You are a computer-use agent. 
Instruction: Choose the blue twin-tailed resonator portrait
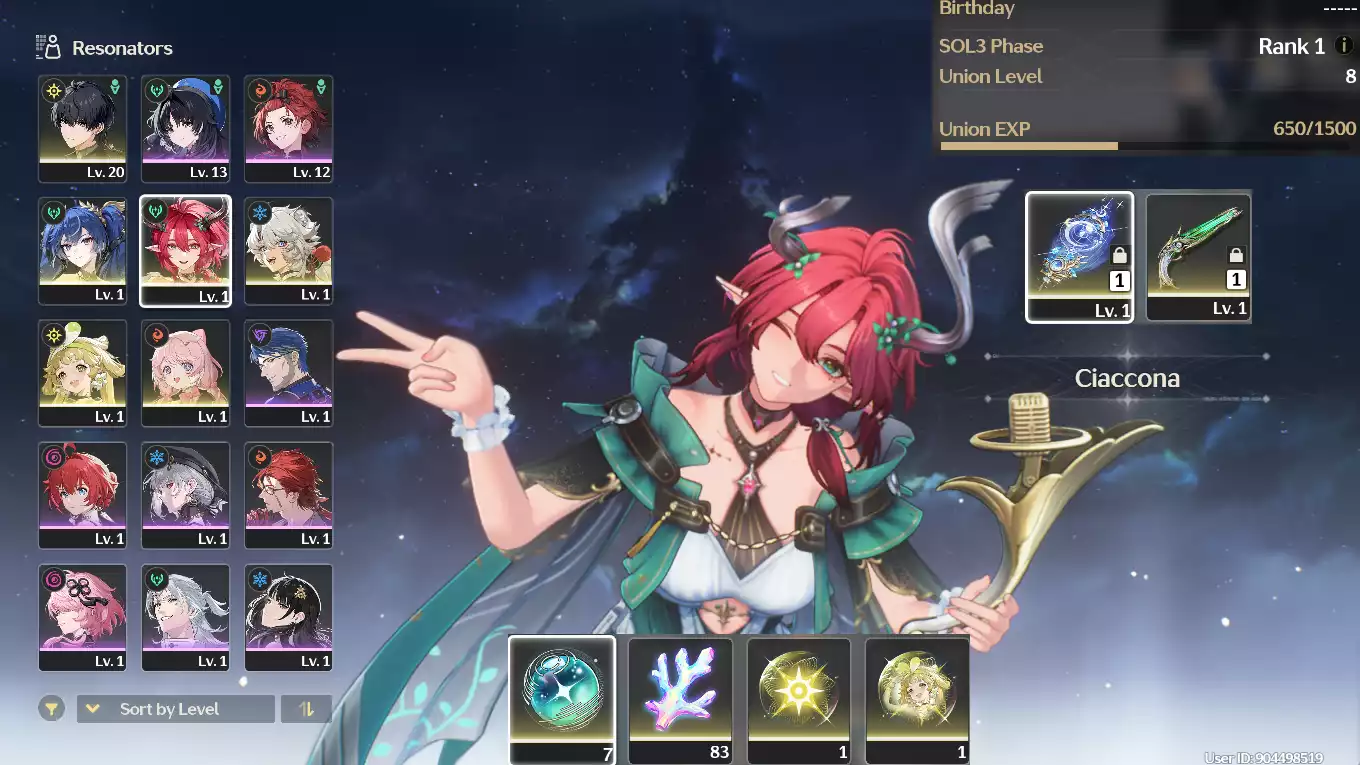click(x=83, y=250)
